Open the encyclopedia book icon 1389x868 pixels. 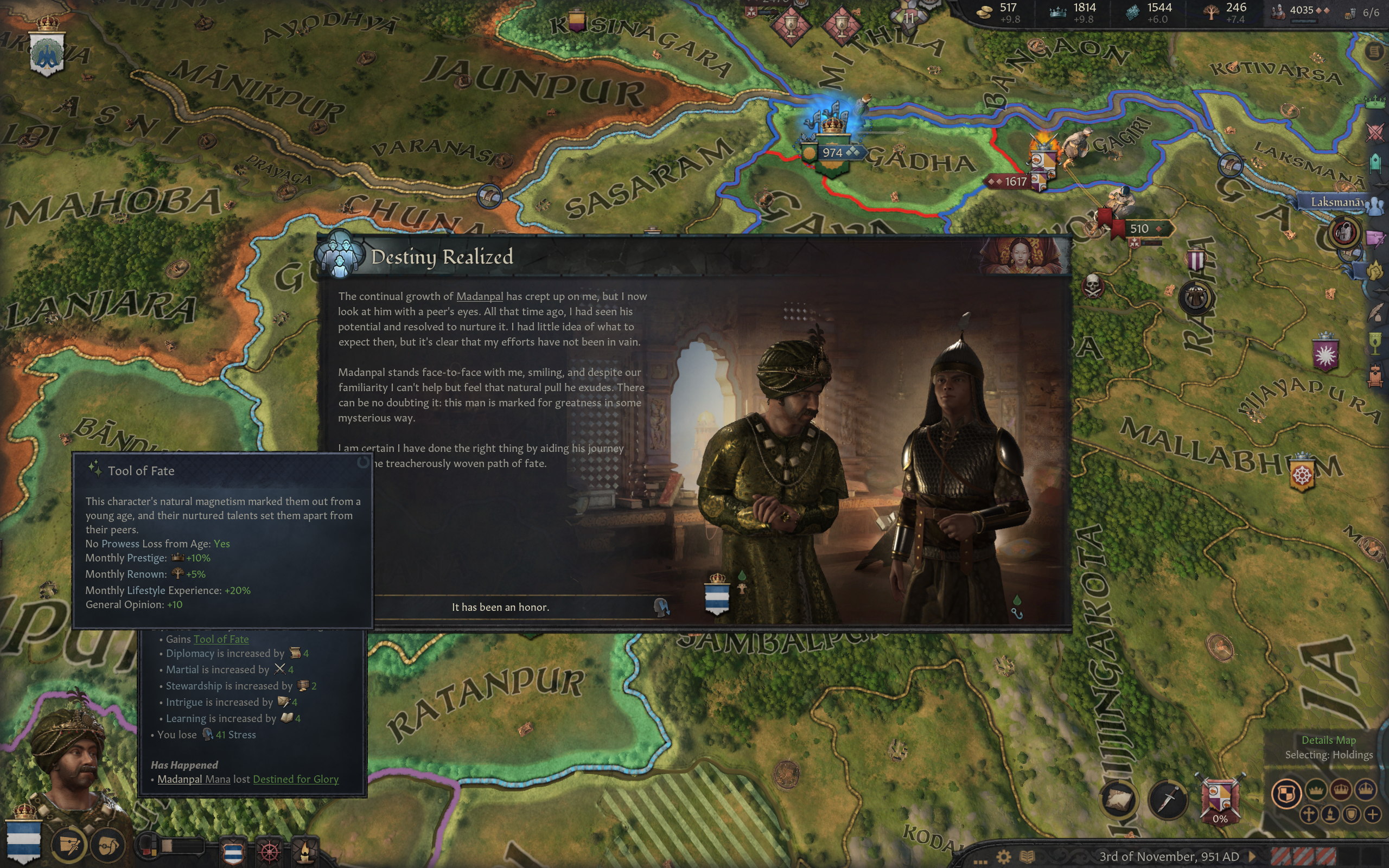pos(1027,857)
